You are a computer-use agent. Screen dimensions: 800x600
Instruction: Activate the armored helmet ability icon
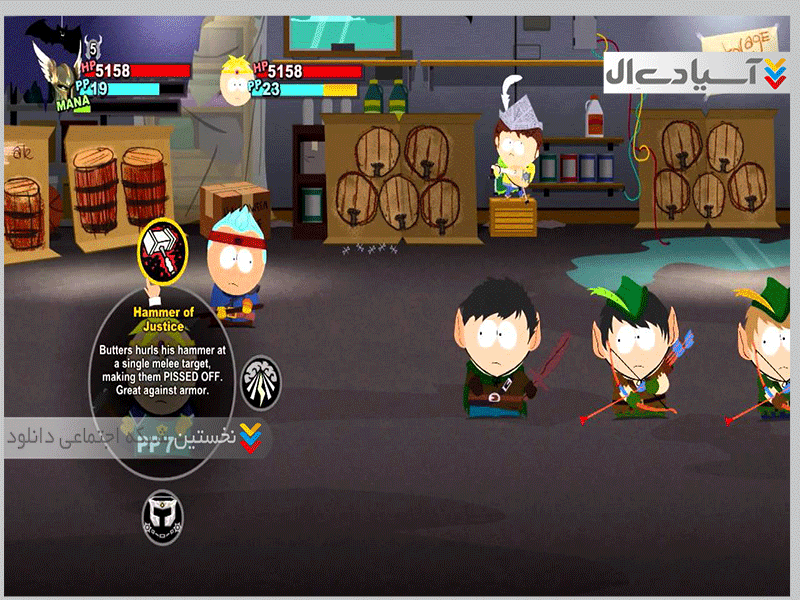coord(162,517)
